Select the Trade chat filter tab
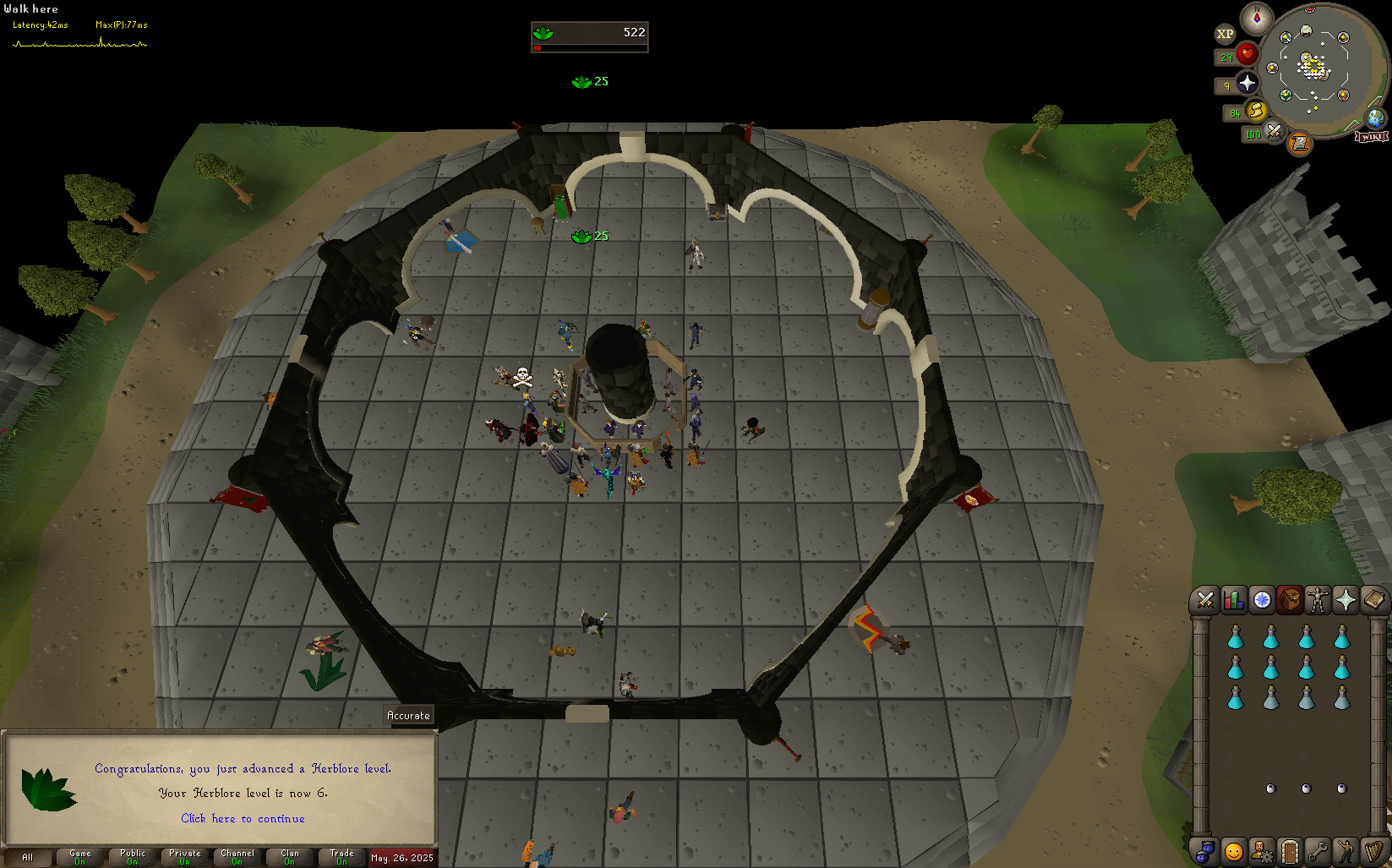 click(x=341, y=857)
